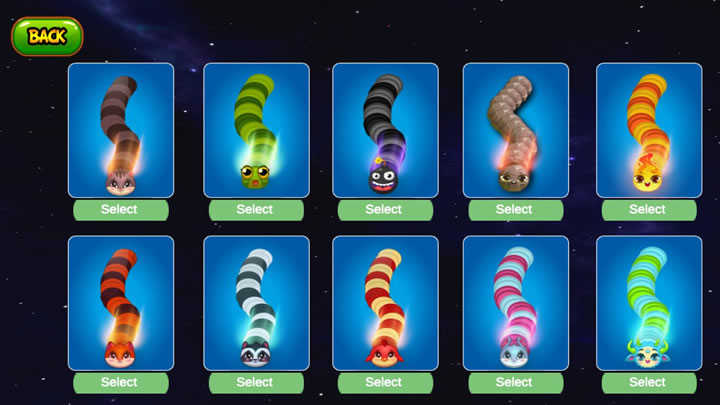The height and width of the screenshot is (405, 720).
Task: Tap the black bomb-faced snake card
Action: pyautogui.click(x=385, y=130)
